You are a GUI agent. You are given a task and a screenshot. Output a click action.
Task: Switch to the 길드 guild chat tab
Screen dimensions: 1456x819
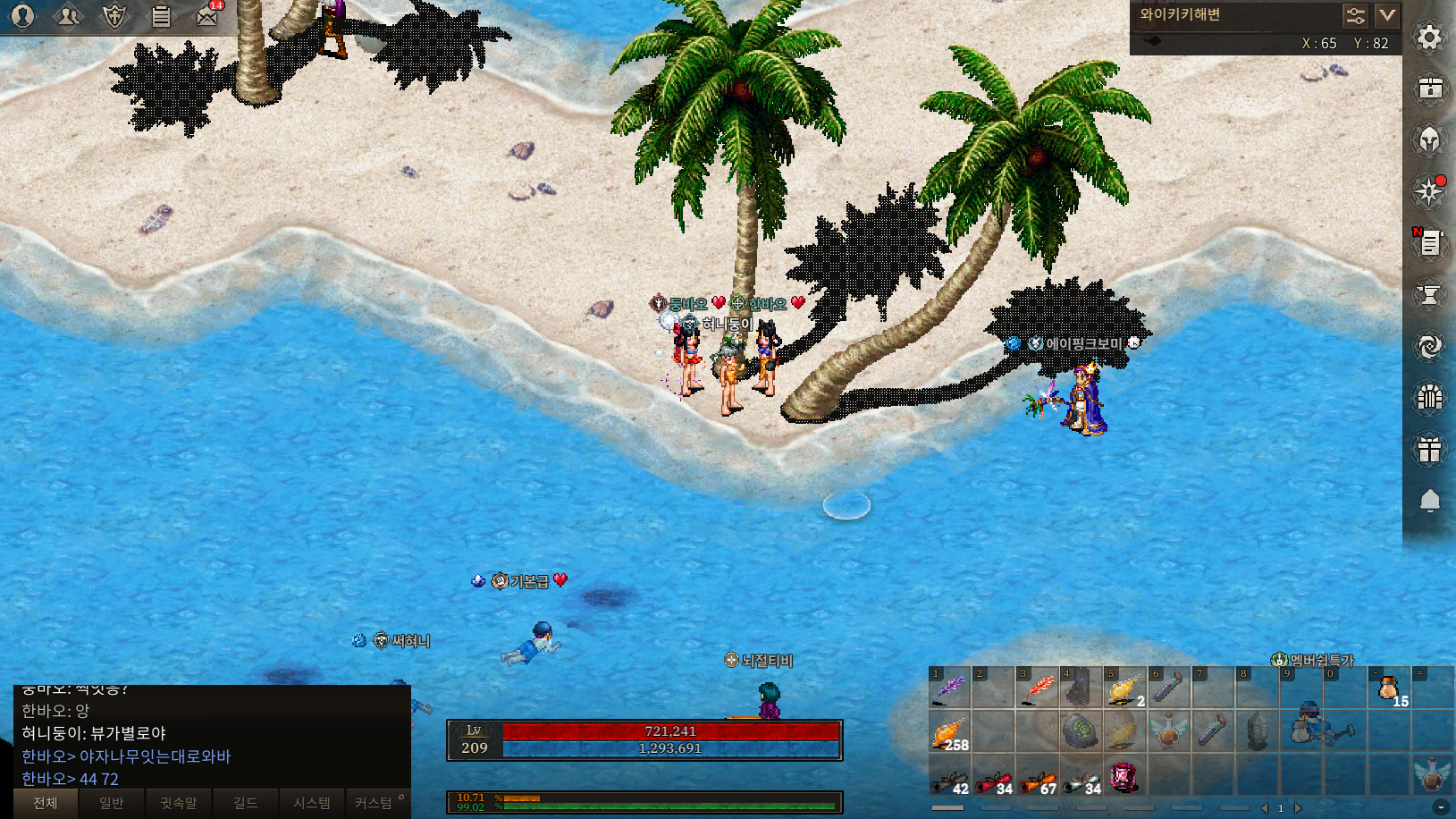(246, 803)
